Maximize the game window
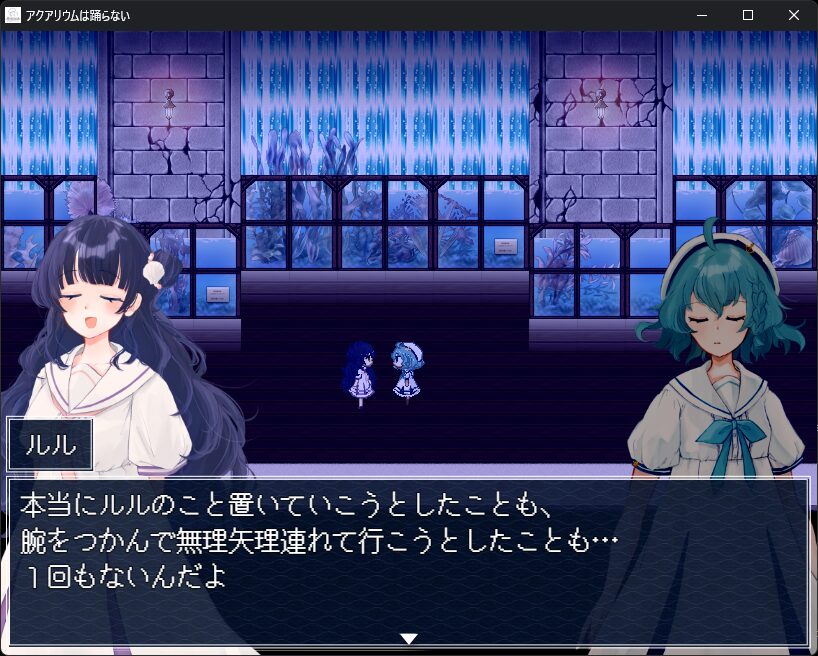The height and width of the screenshot is (656, 818). coord(747,15)
